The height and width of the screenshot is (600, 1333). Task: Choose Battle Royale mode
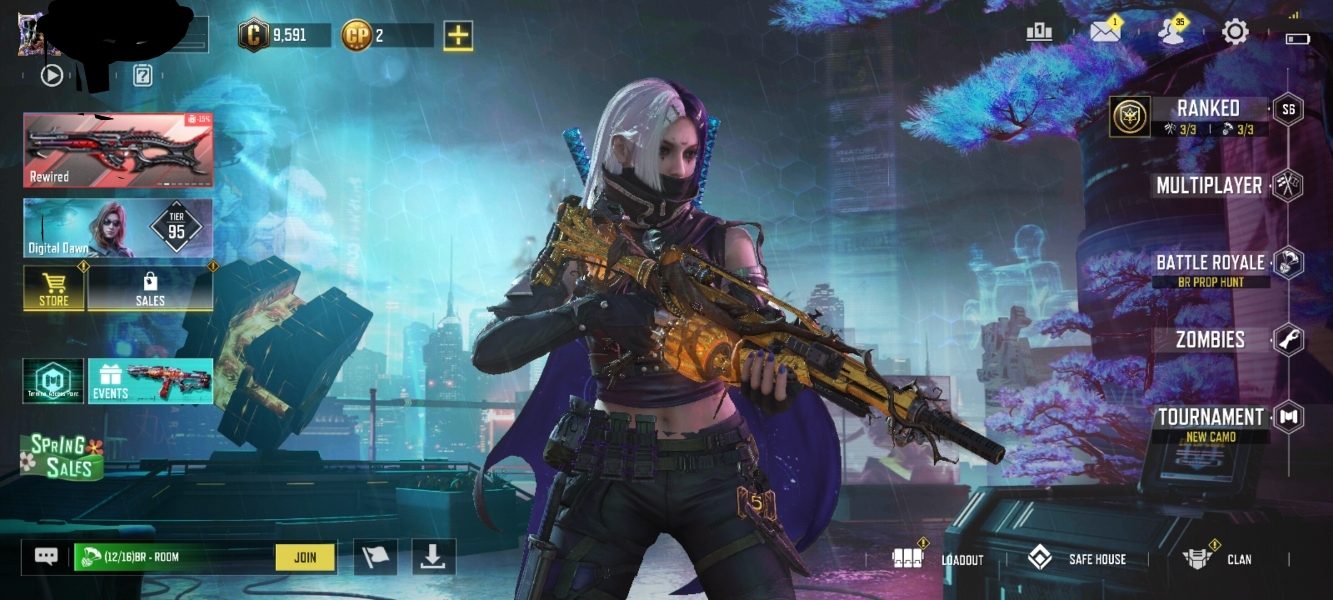[1210, 263]
